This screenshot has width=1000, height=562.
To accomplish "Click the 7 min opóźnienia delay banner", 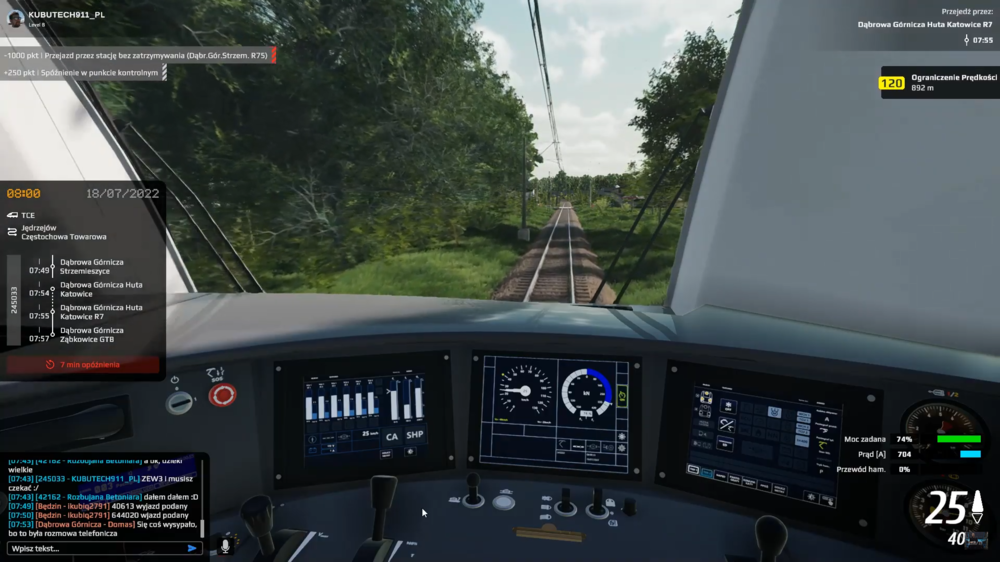I will [83, 365].
